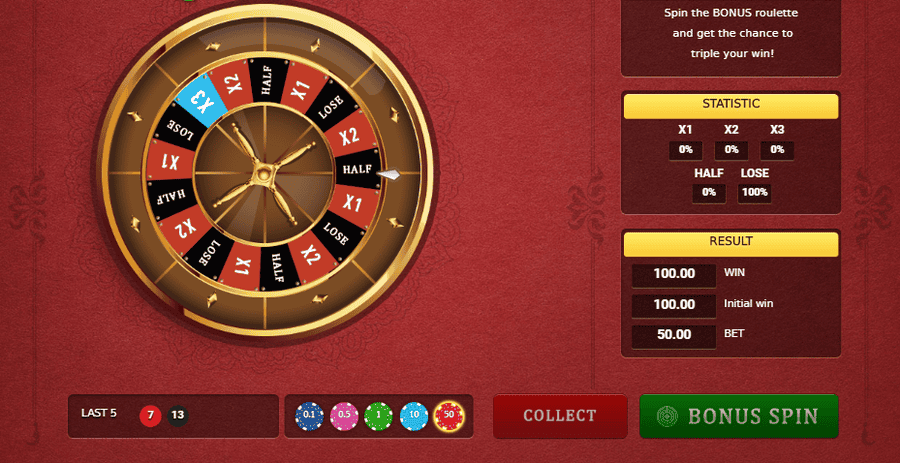The height and width of the screenshot is (463, 900).
Task: Select the blue 0.1 chip
Action: pos(309,415)
